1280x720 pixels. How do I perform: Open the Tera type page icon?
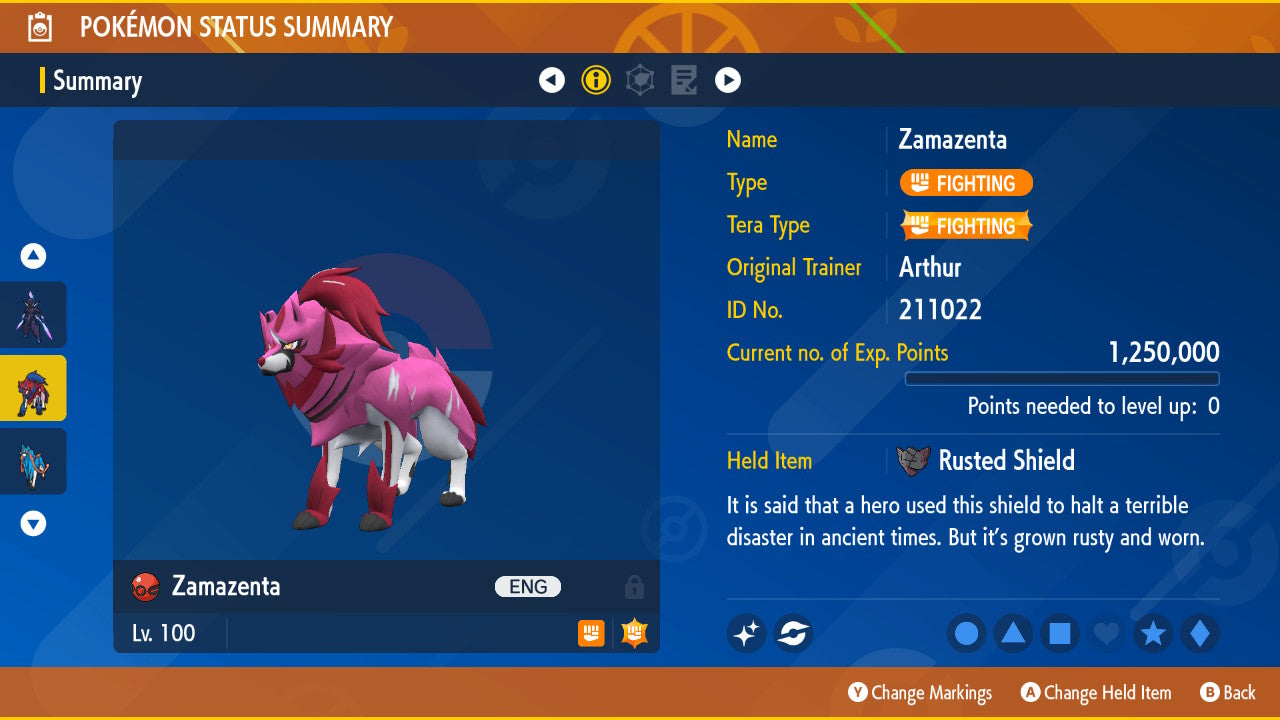(640, 79)
